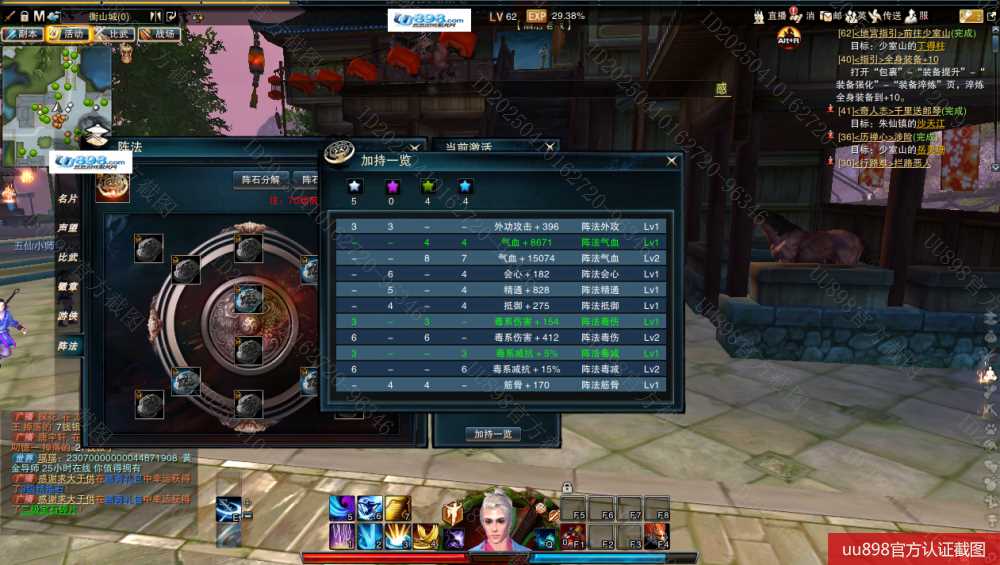Image resolution: width=1000 pixels, height=565 pixels.
Task: Open the 战场 battlefield menu
Action: 159,33
